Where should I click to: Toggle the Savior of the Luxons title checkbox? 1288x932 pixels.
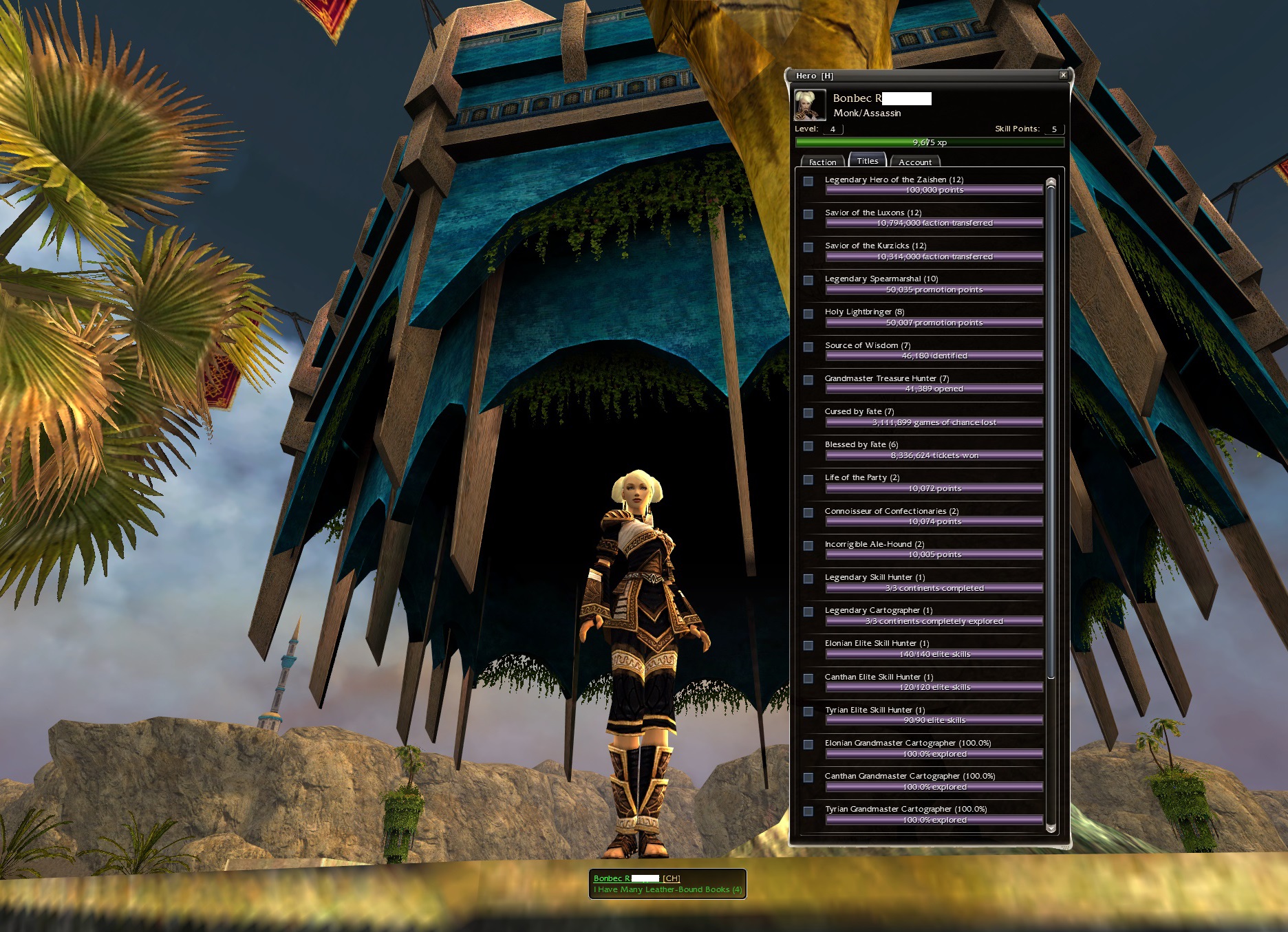point(808,214)
